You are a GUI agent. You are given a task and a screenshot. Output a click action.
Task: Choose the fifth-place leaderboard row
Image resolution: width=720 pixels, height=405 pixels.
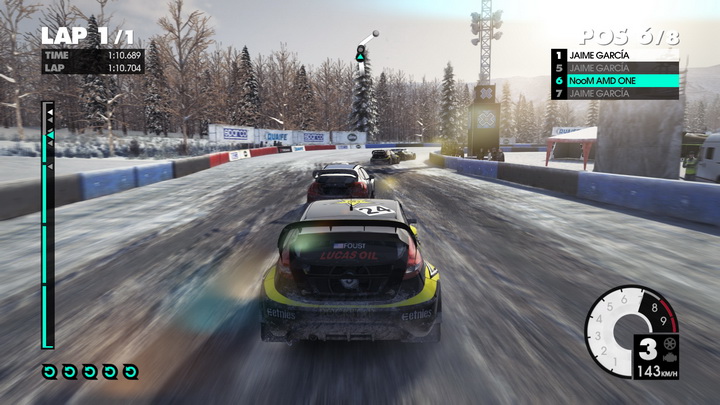tap(613, 68)
